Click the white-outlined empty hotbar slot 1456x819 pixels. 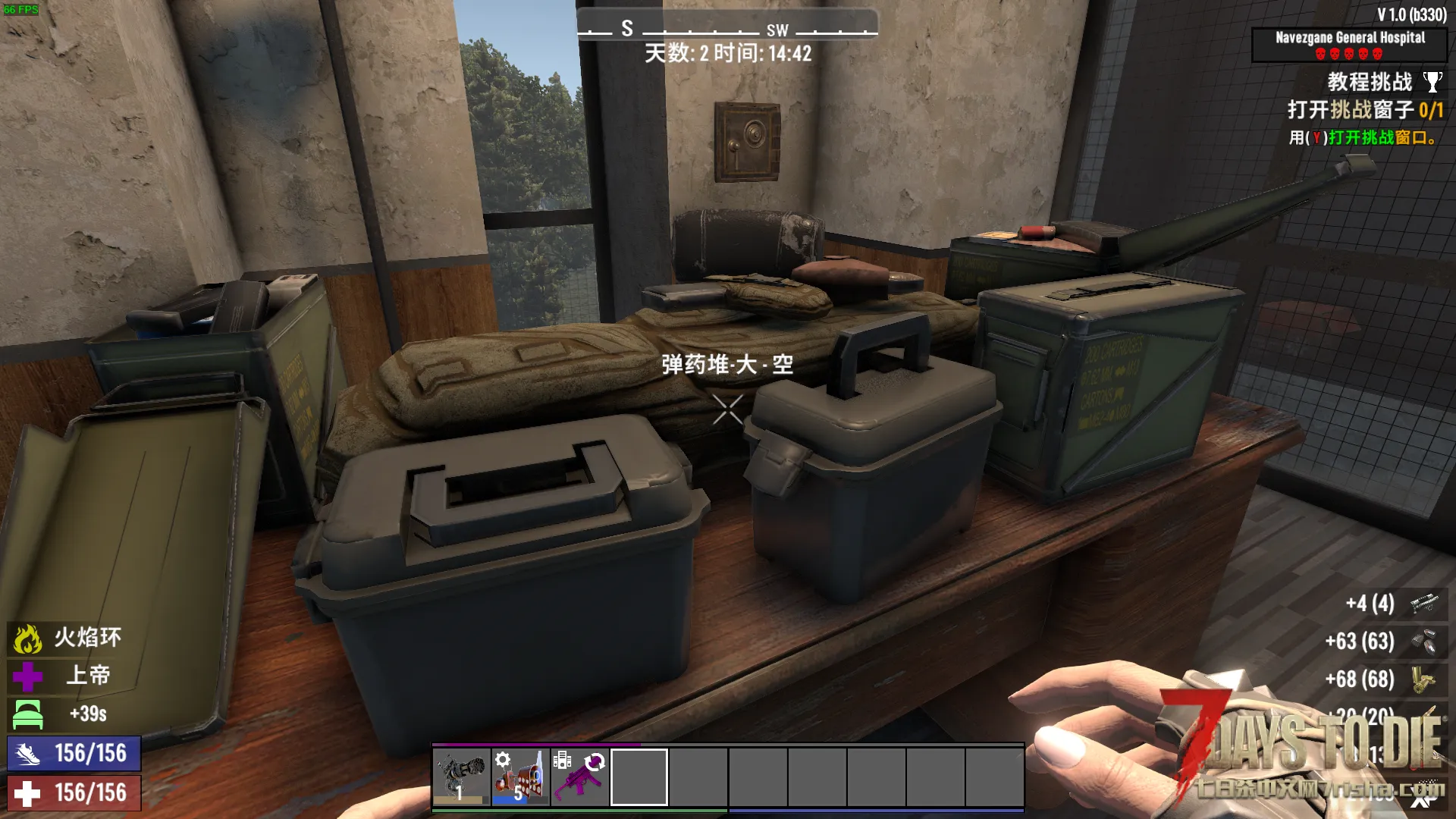[639, 777]
